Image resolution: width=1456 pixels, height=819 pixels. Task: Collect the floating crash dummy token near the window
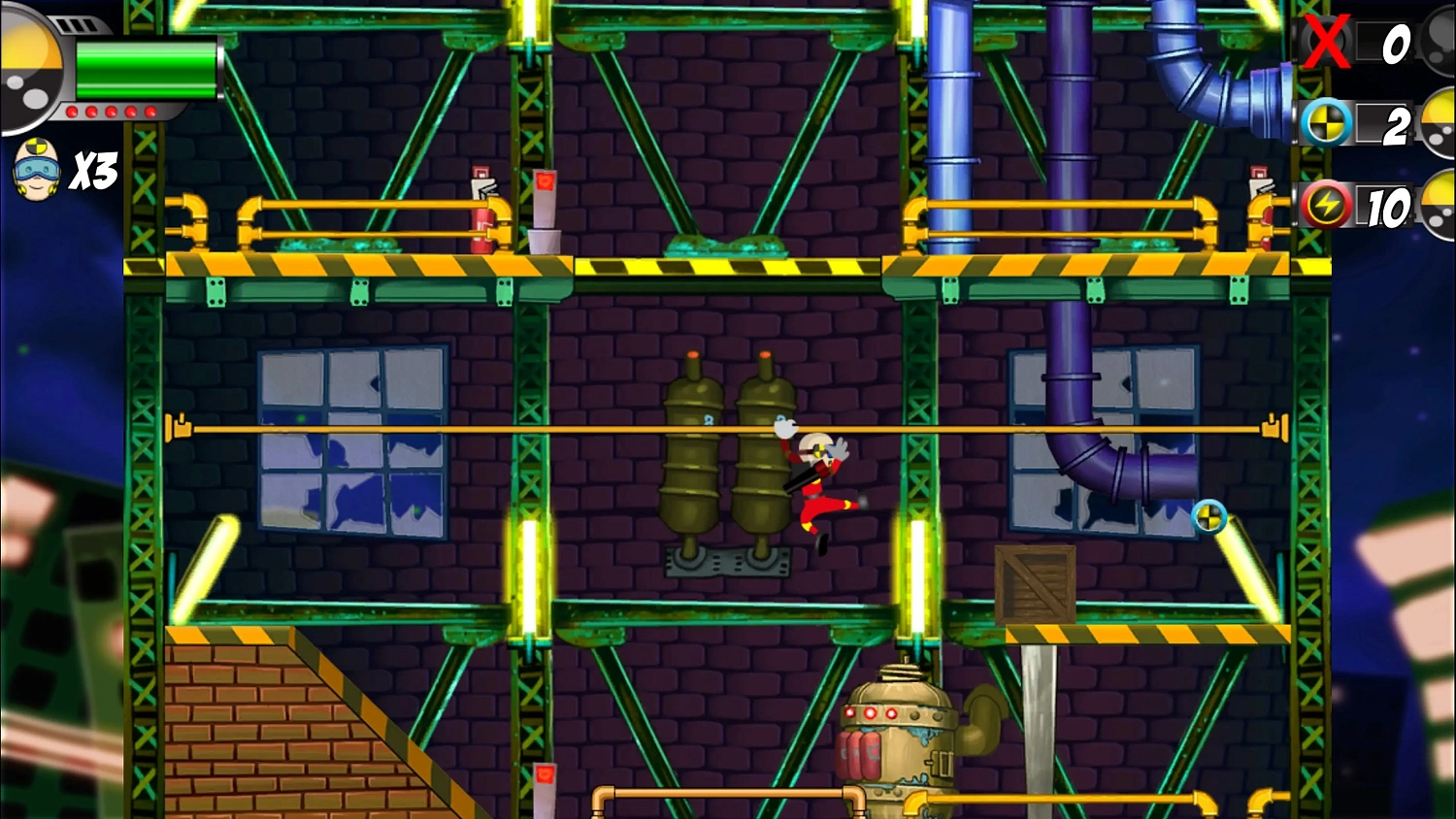click(1207, 519)
